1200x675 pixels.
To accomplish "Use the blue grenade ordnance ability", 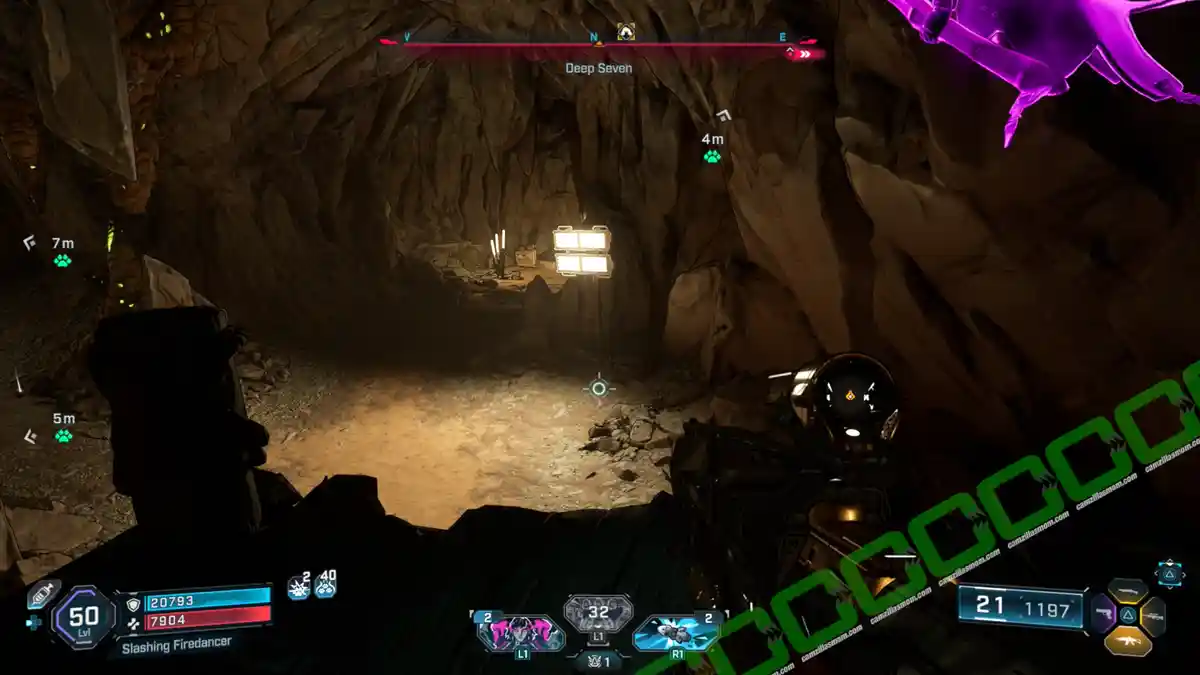I will 675,633.
